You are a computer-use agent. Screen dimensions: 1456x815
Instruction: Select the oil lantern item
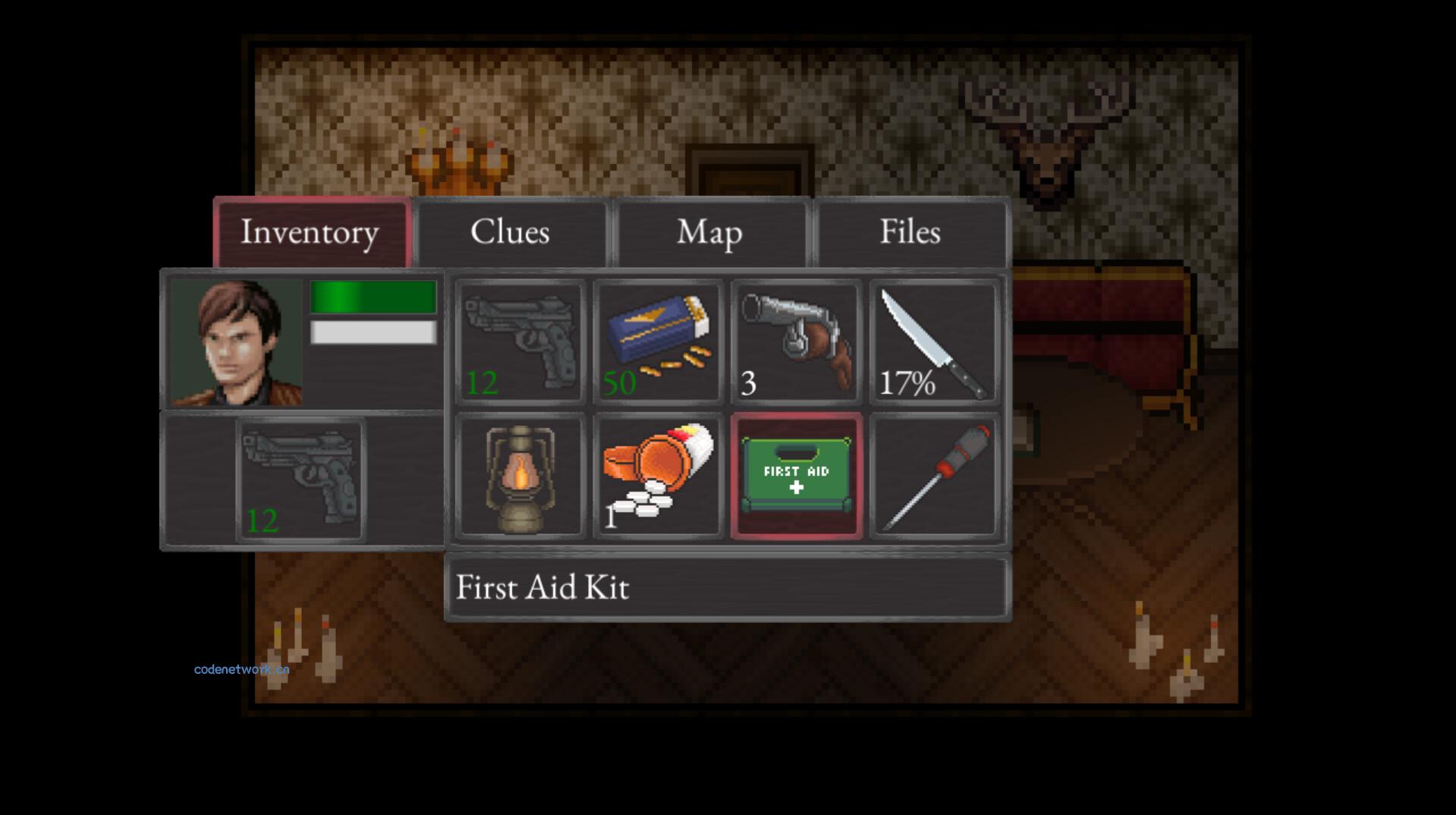click(x=520, y=477)
